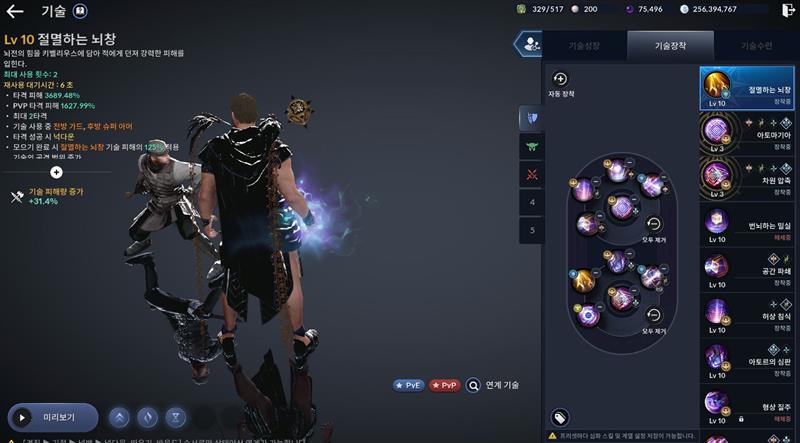Image resolution: width=800 pixels, height=443 pixels.
Task: Toggle the PvE filter button
Action: 411,385
